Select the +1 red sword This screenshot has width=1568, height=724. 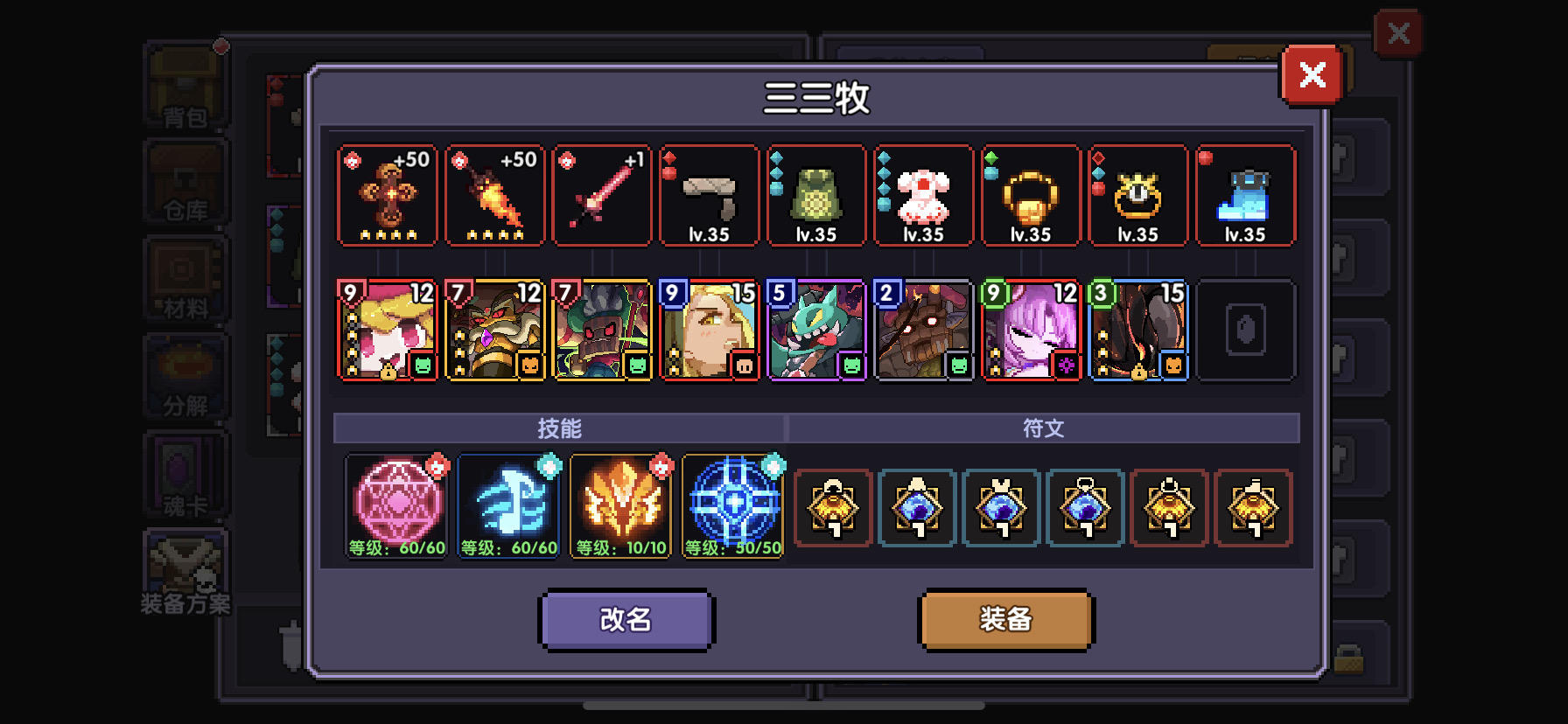602,194
